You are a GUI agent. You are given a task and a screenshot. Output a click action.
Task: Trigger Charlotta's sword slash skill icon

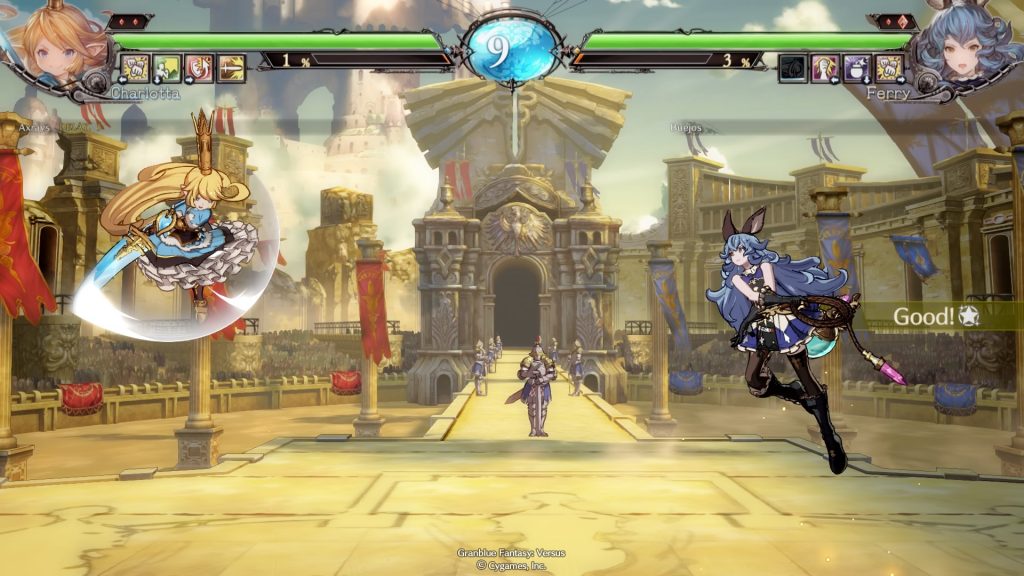232,68
